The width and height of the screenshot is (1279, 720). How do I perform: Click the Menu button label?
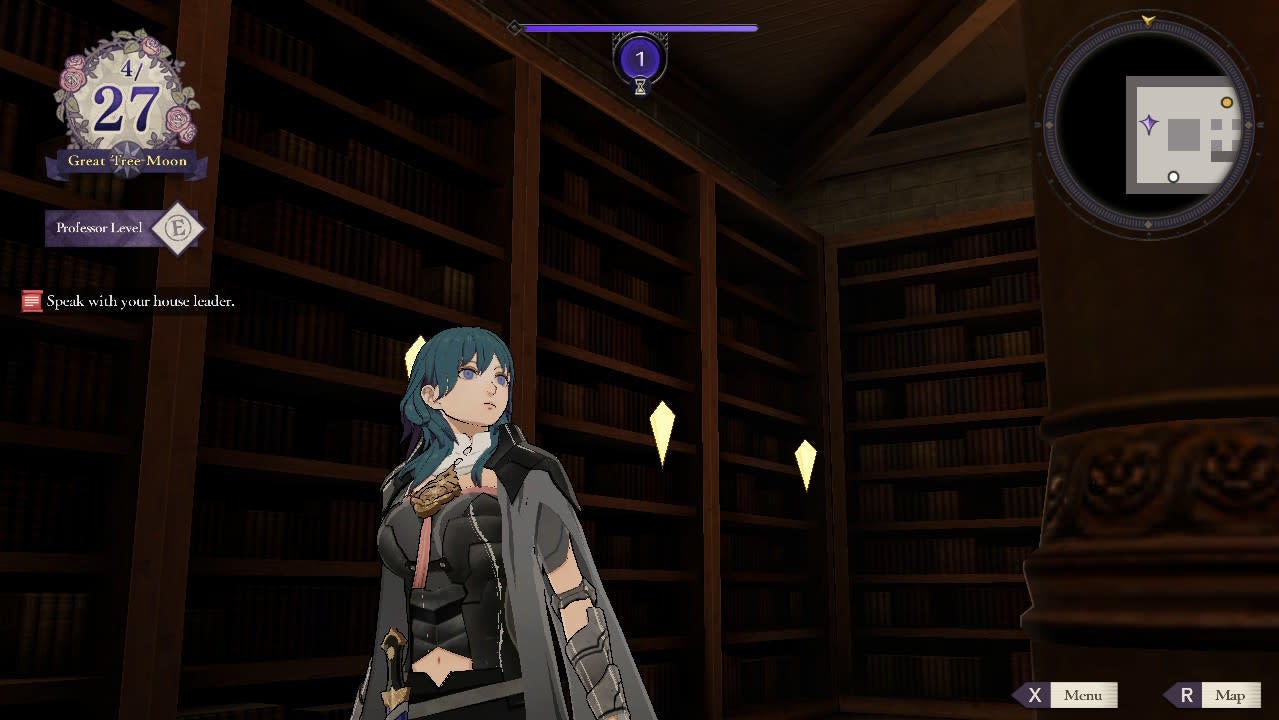pyautogui.click(x=1082, y=695)
